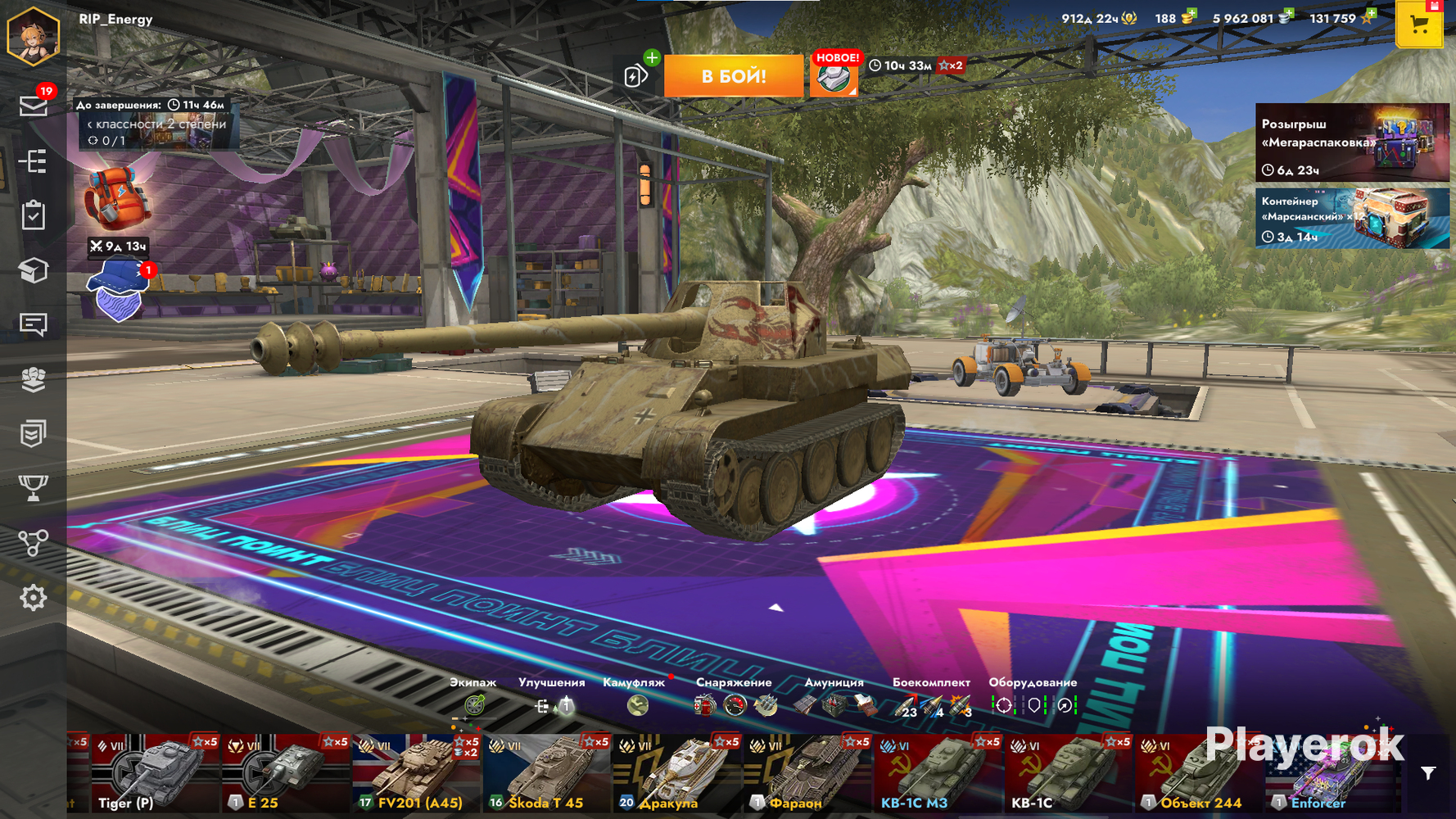The width and height of the screenshot is (1456, 819).
Task: Choose the FV201 (A45) tank
Action: (x=416, y=774)
